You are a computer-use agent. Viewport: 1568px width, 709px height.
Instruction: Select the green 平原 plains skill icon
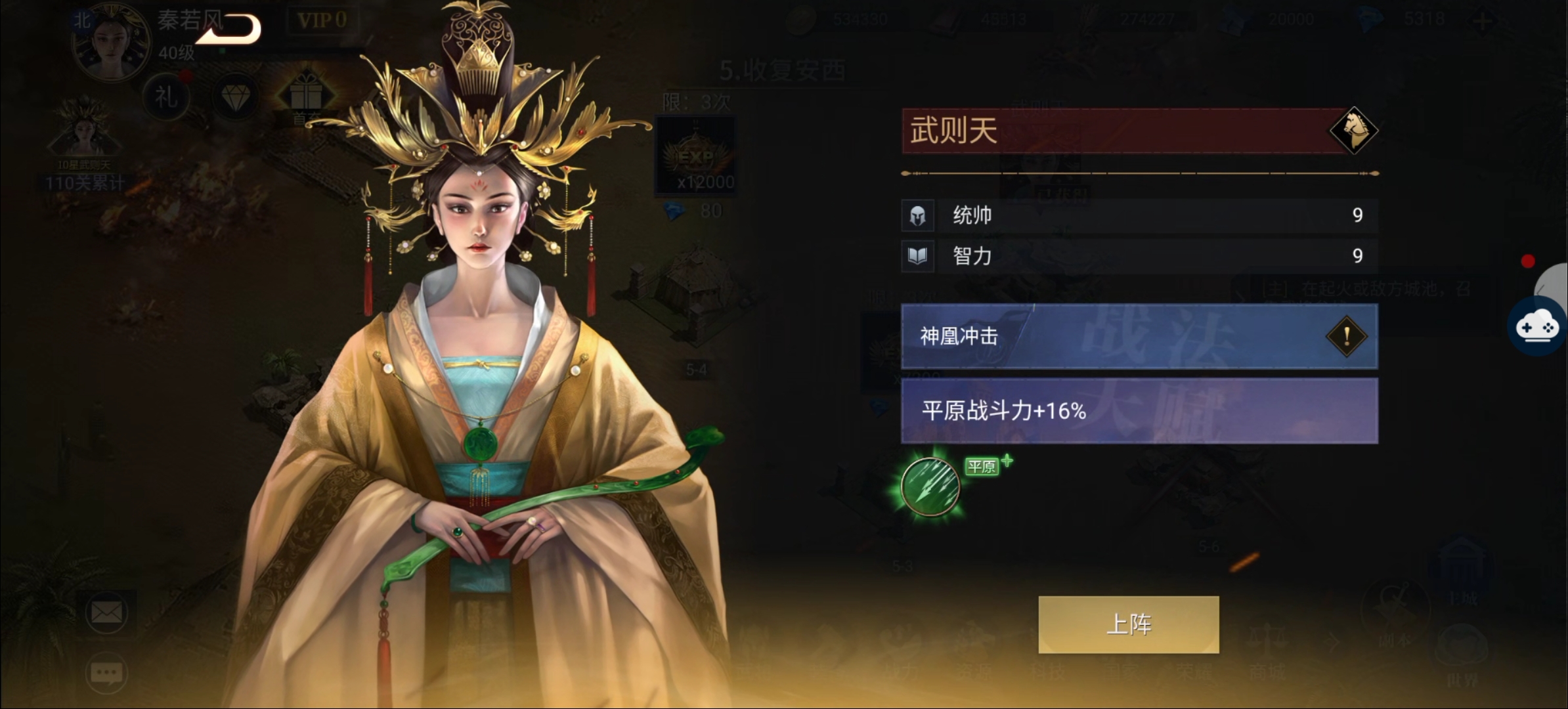(x=930, y=486)
